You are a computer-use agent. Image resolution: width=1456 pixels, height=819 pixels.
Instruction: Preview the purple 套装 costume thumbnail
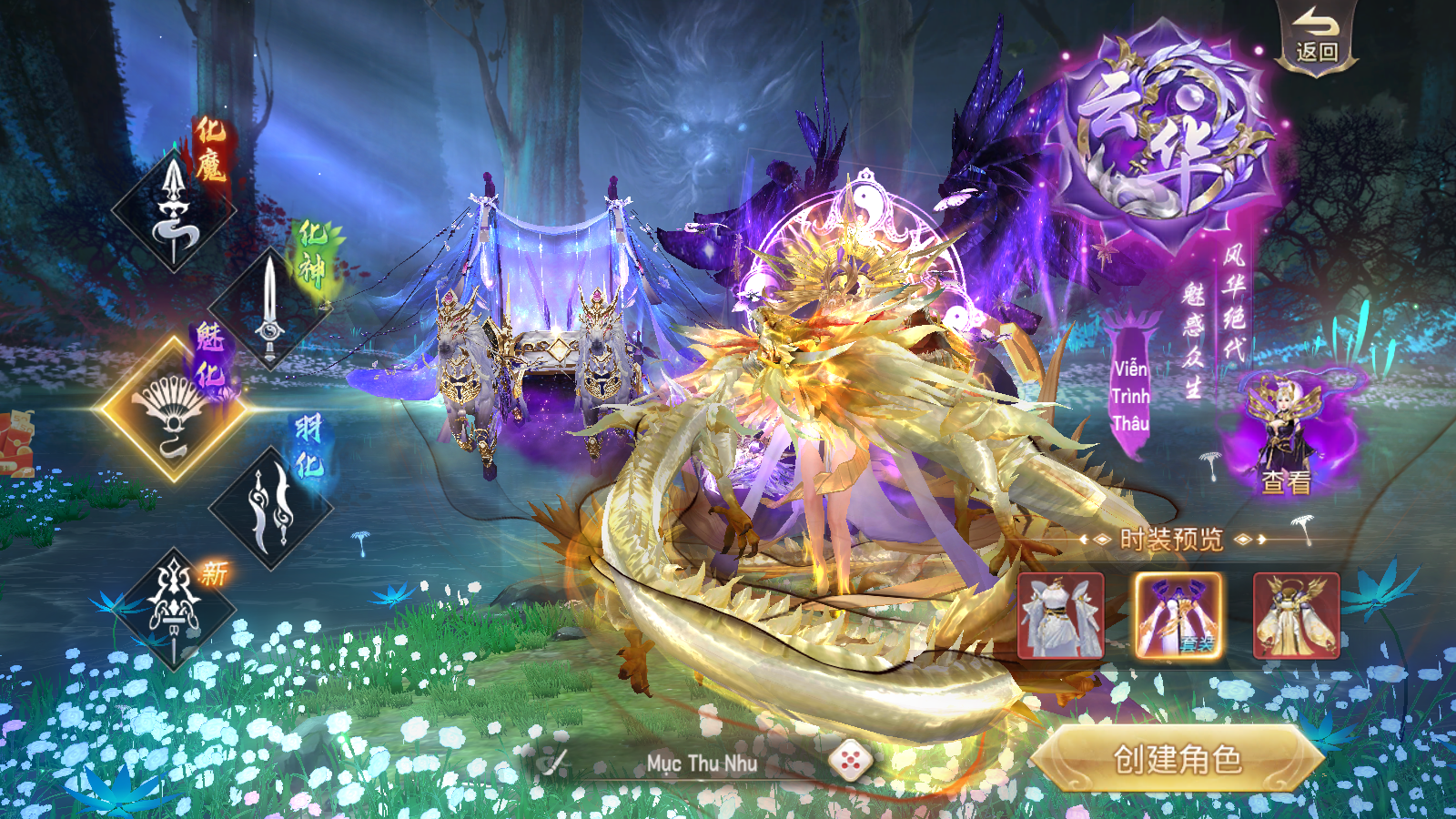coord(1178,615)
